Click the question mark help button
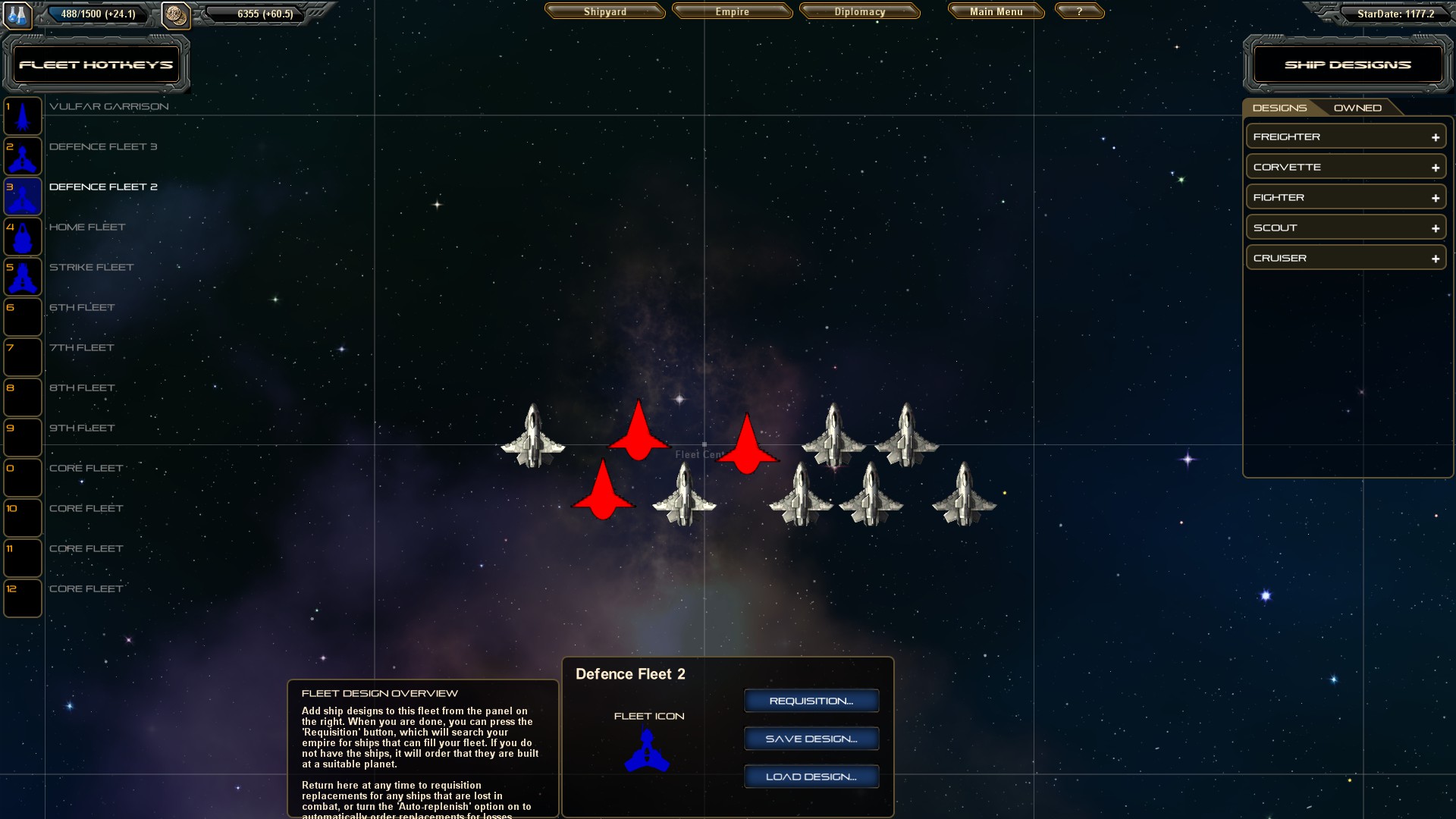This screenshot has width=1456, height=819. tap(1079, 12)
